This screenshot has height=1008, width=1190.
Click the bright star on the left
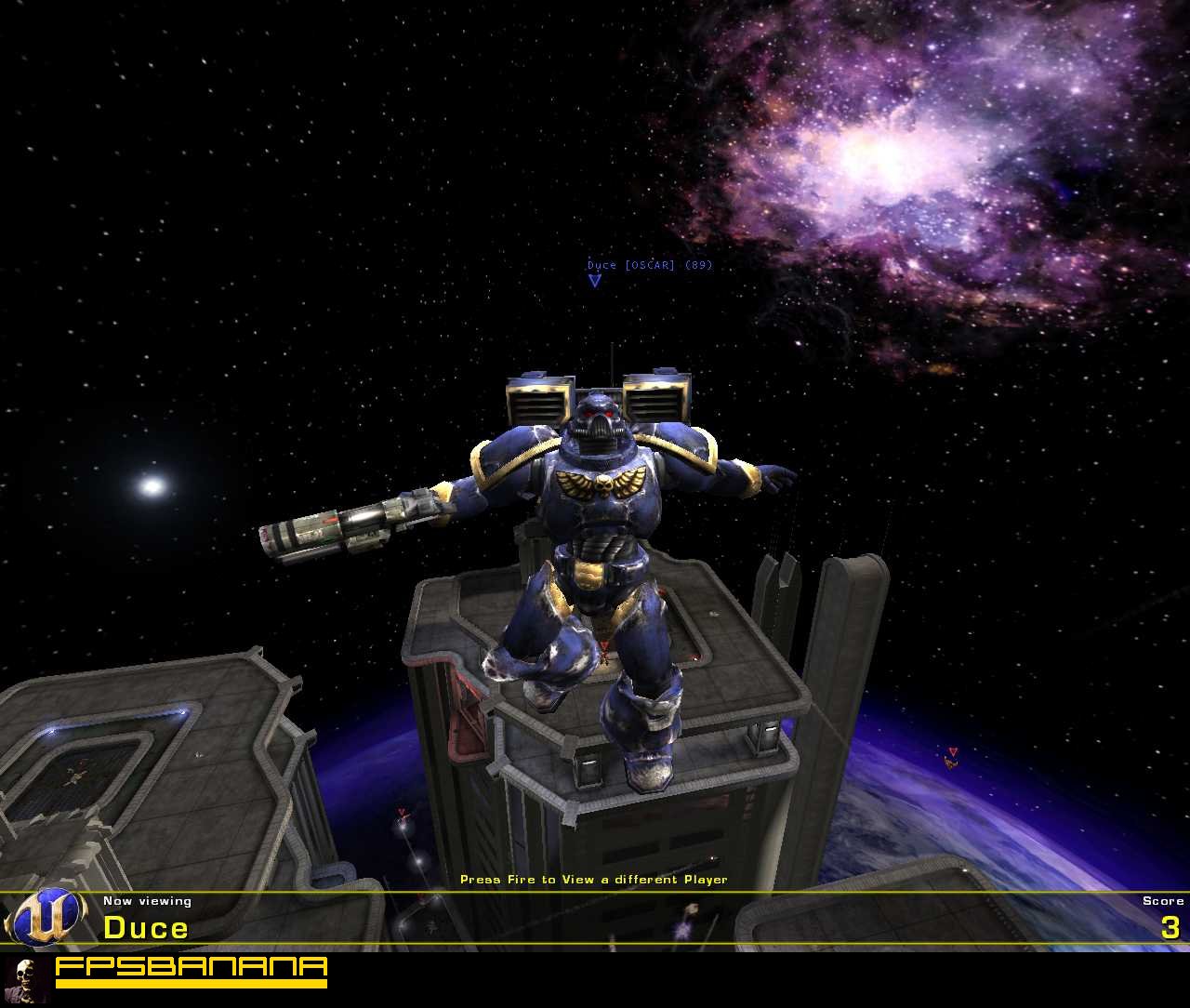152,484
